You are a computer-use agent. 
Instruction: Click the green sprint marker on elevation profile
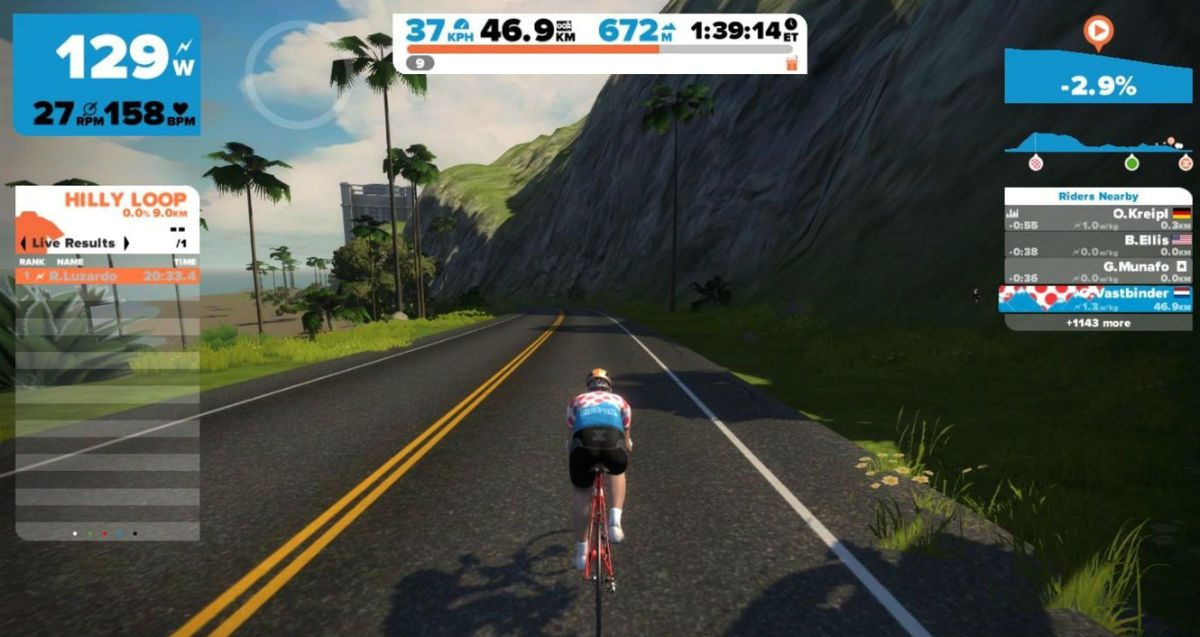pyautogui.click(x=1131, y=162)
